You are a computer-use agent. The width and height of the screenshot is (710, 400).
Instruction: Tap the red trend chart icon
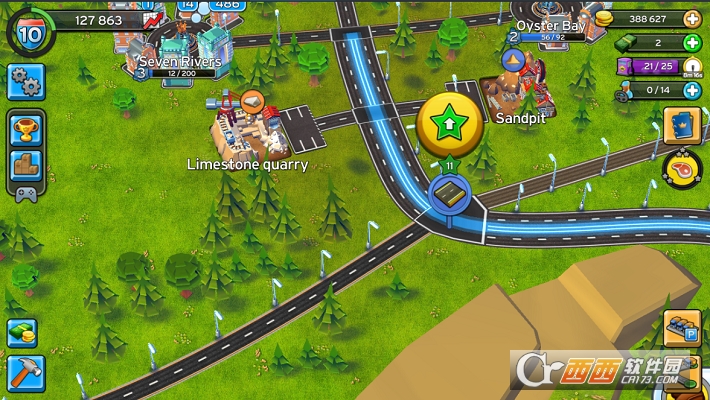[153, 19]
